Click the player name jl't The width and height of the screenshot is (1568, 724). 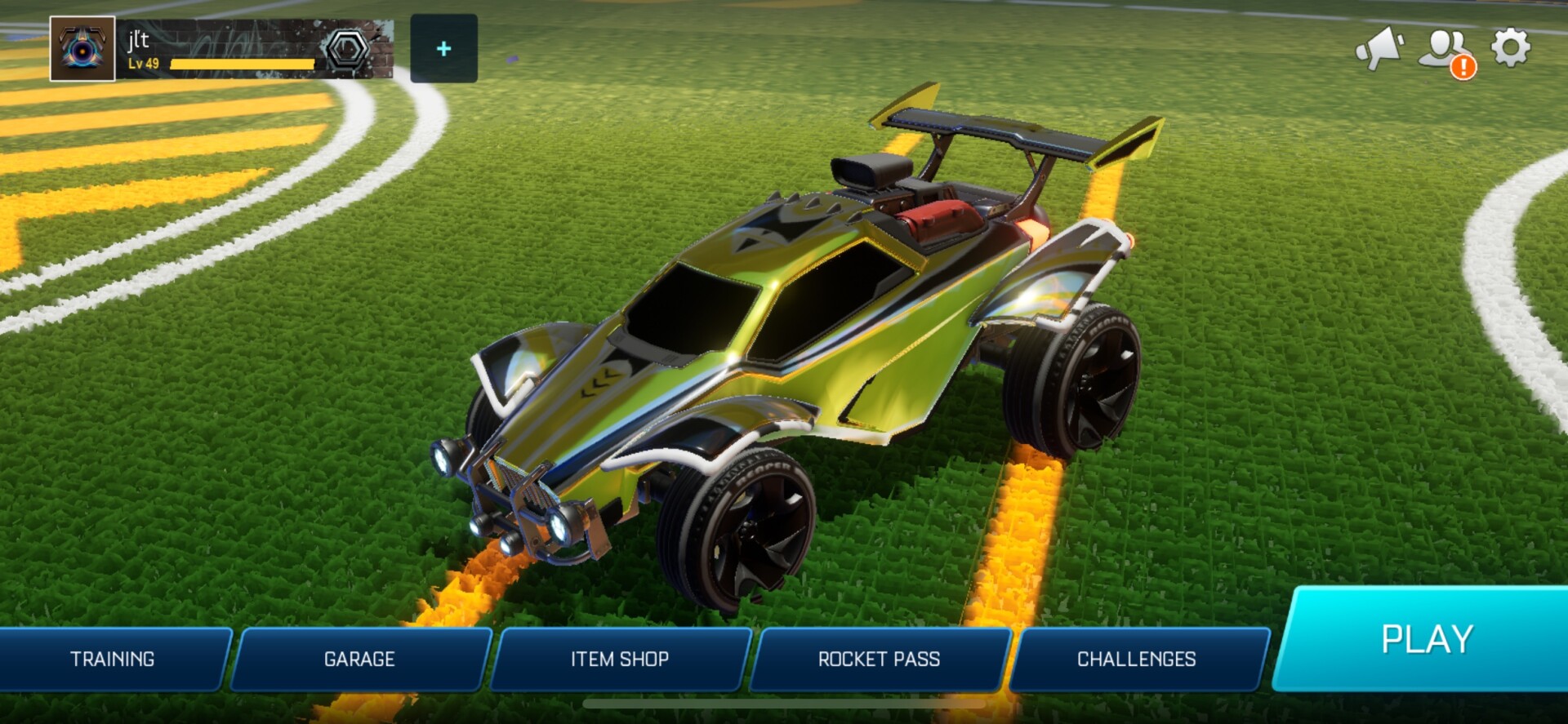(137, 42)
